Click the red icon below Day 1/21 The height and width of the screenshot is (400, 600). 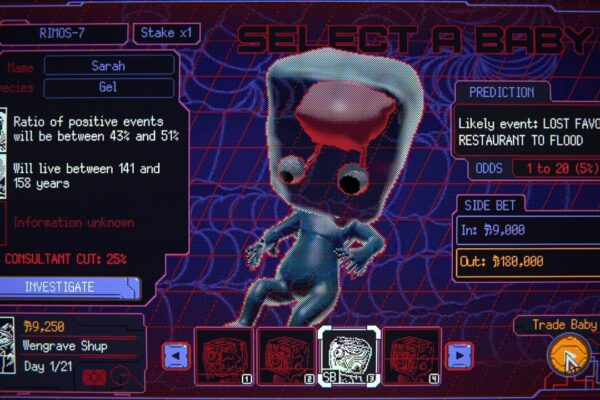[x=94, y=378]
